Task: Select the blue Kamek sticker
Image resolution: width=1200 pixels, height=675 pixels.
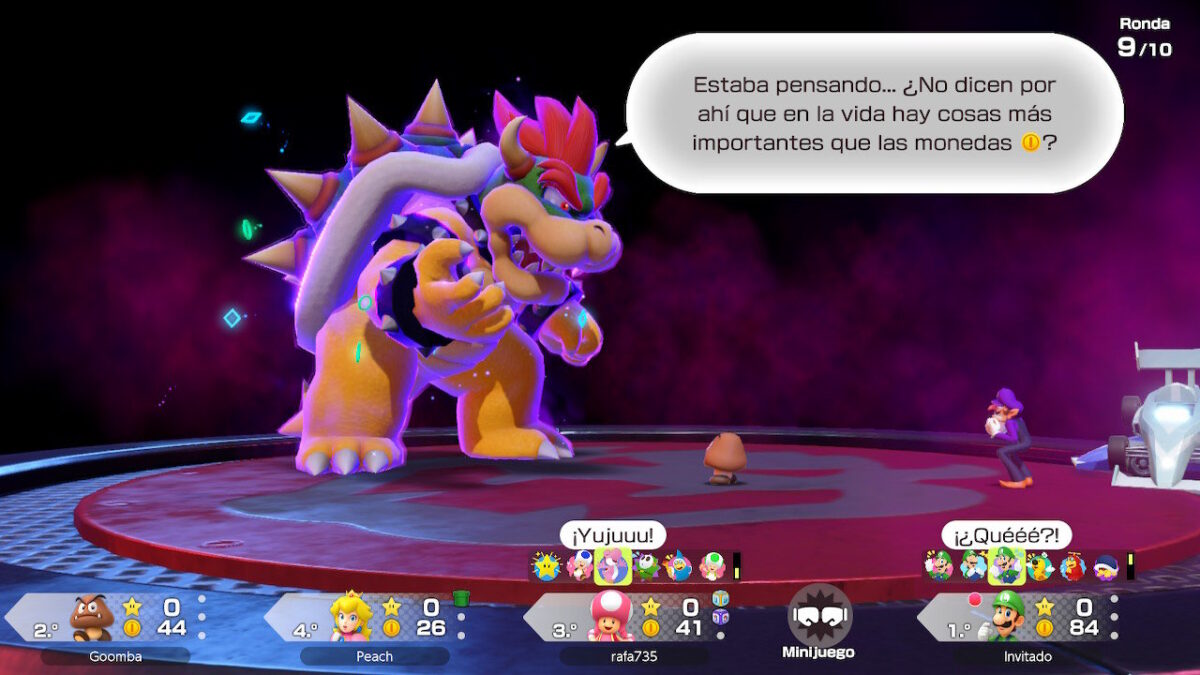Action: [x=679, y=567]
